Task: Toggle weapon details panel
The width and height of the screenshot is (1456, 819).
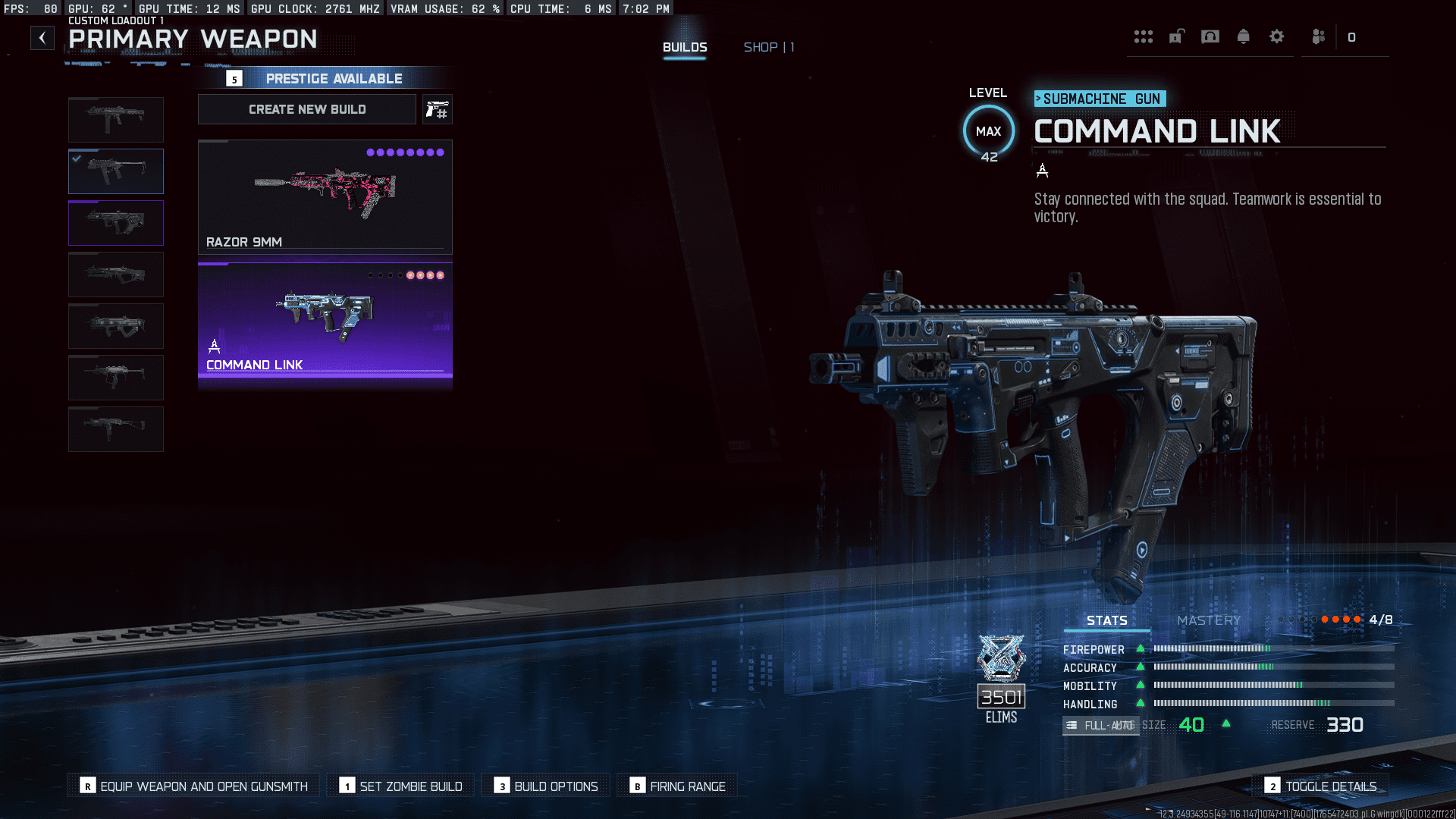Action: click(1321, 786)
